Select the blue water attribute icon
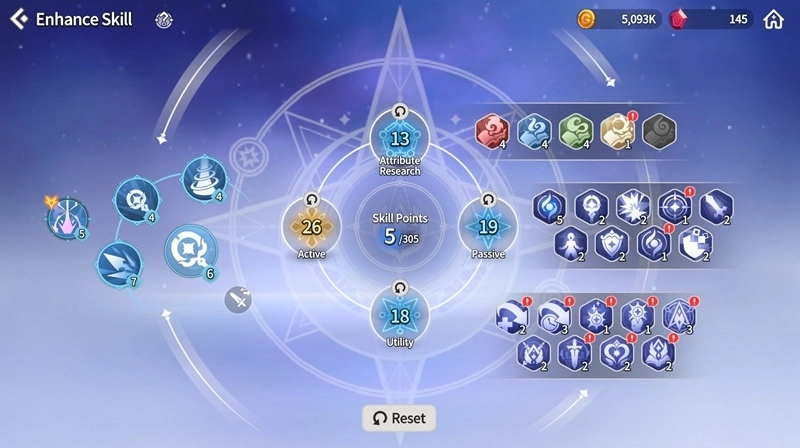Screen dimensions: 800x448 [x=534, y=130]
